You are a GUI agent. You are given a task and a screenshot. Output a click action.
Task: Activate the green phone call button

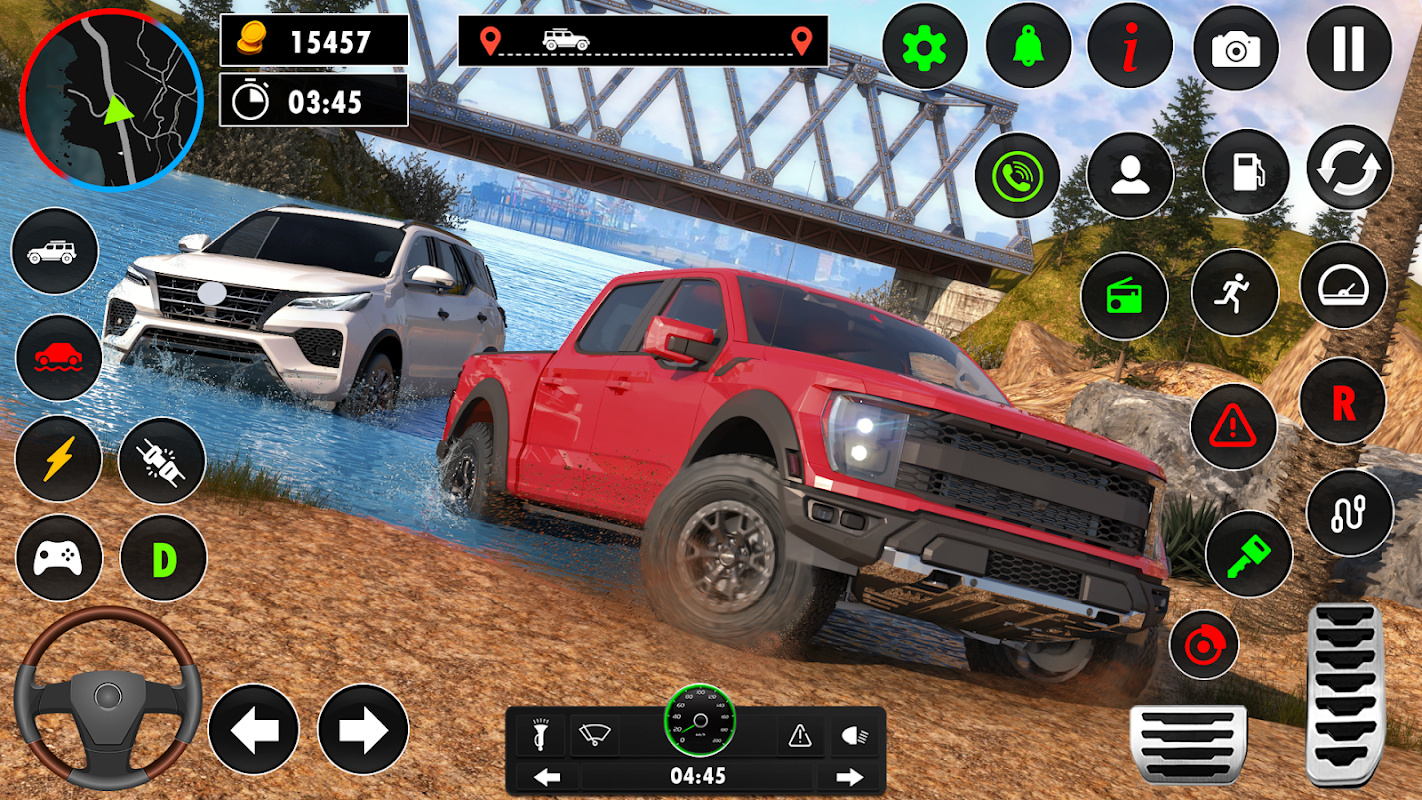[x=1017, y=175]
